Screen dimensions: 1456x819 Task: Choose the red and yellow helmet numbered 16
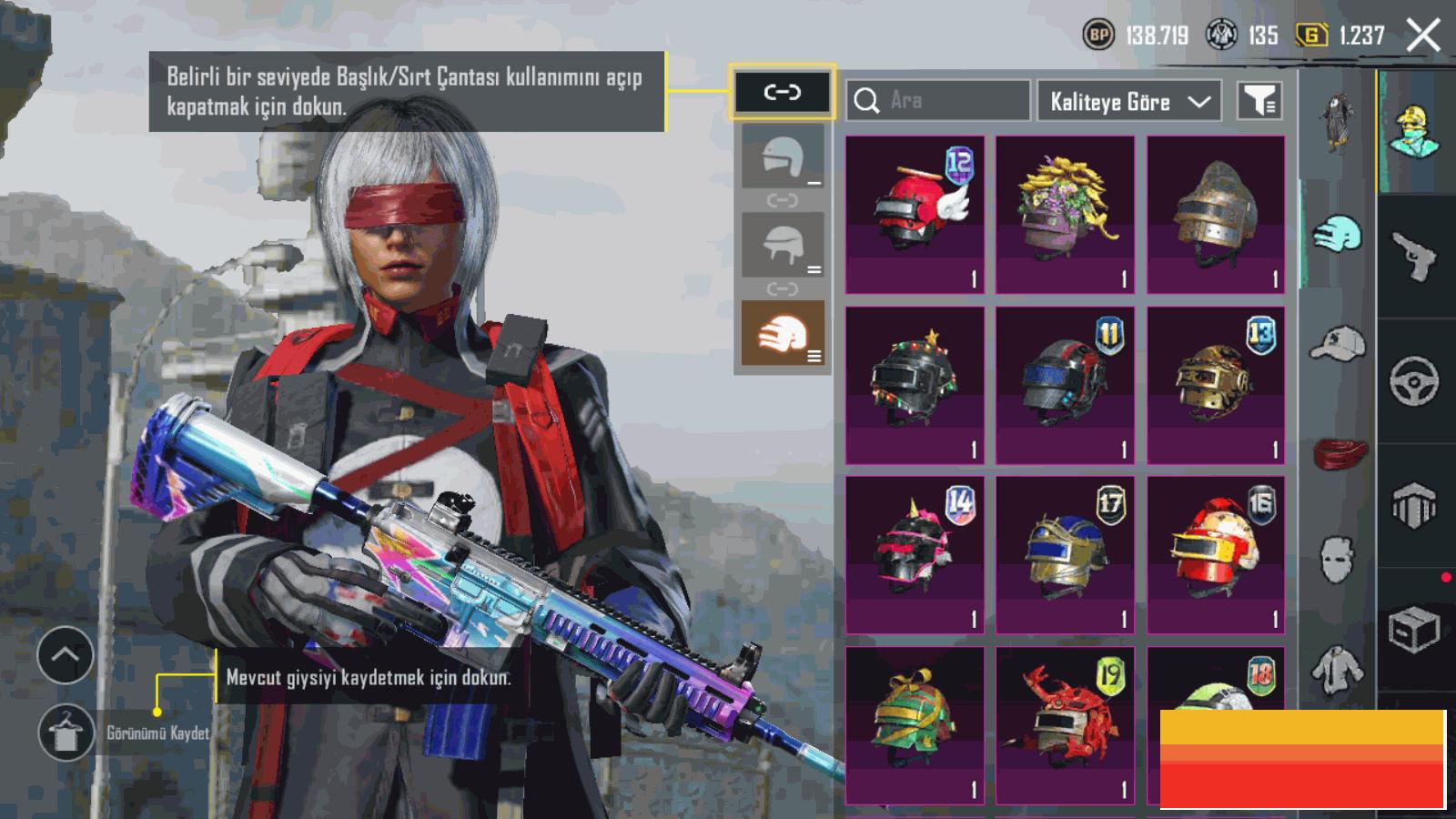(x=1216, y=554)
